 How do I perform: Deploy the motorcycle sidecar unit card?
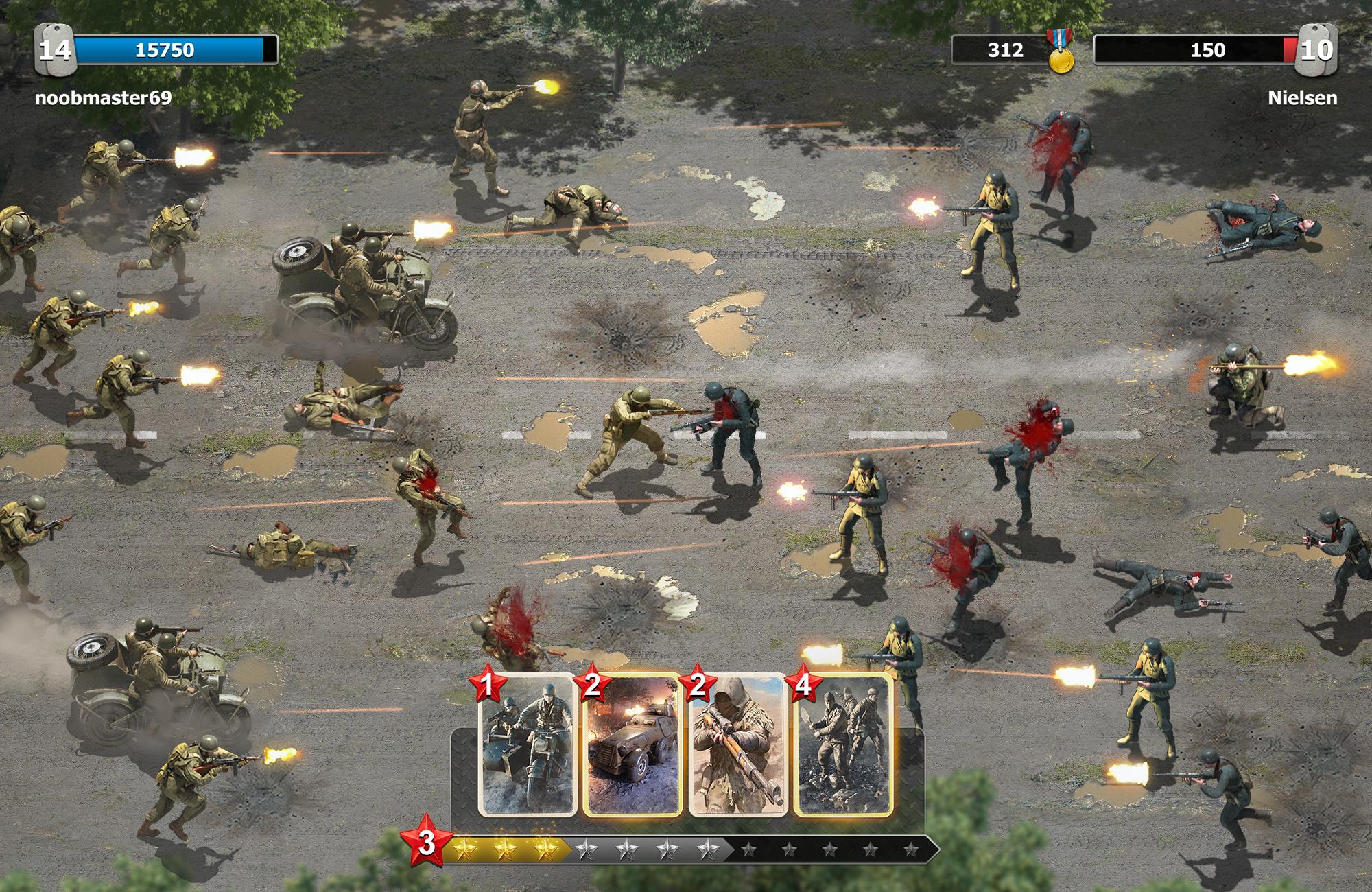click(527, 746)
